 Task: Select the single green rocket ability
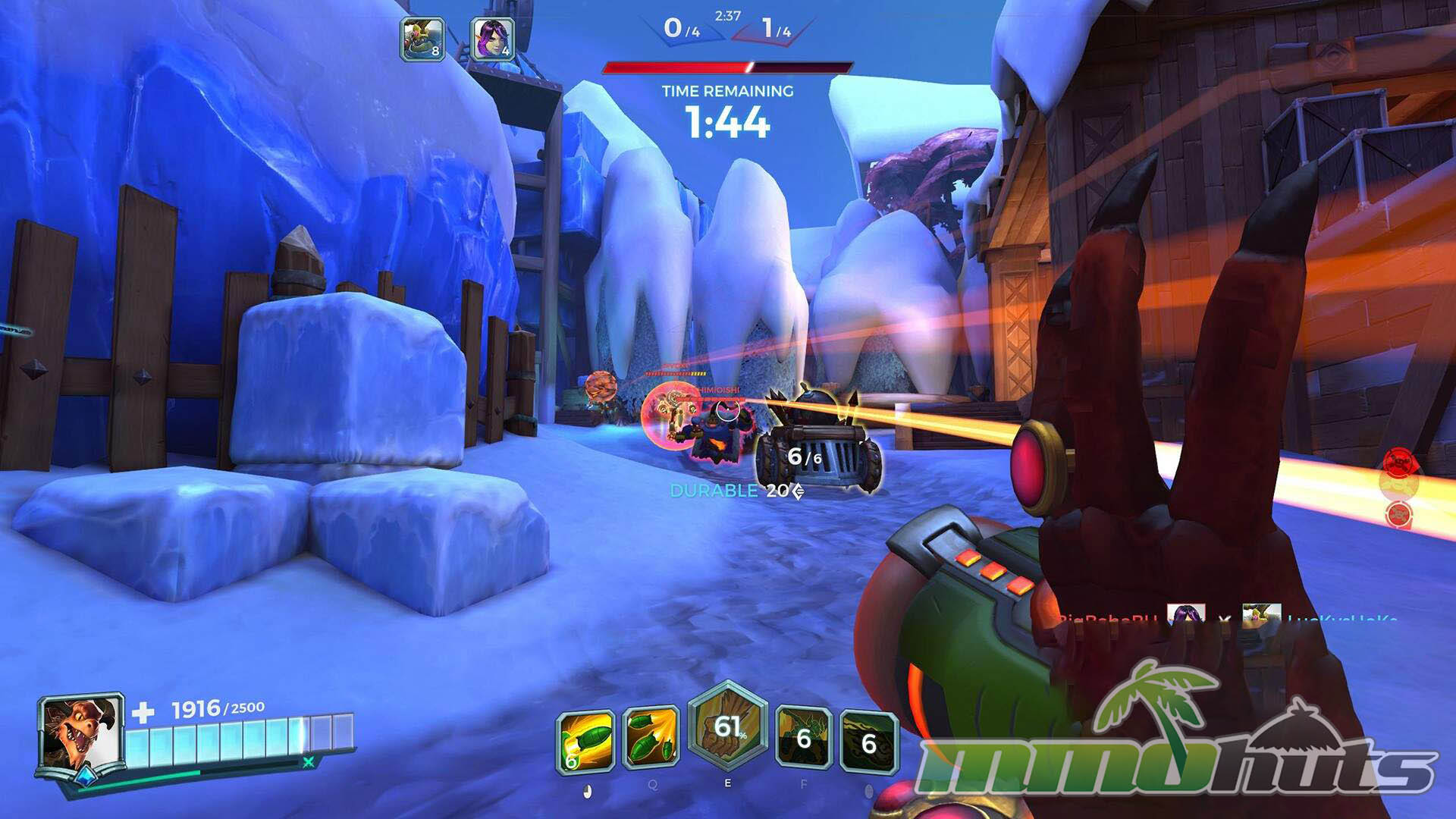click(x=585, y=740)
